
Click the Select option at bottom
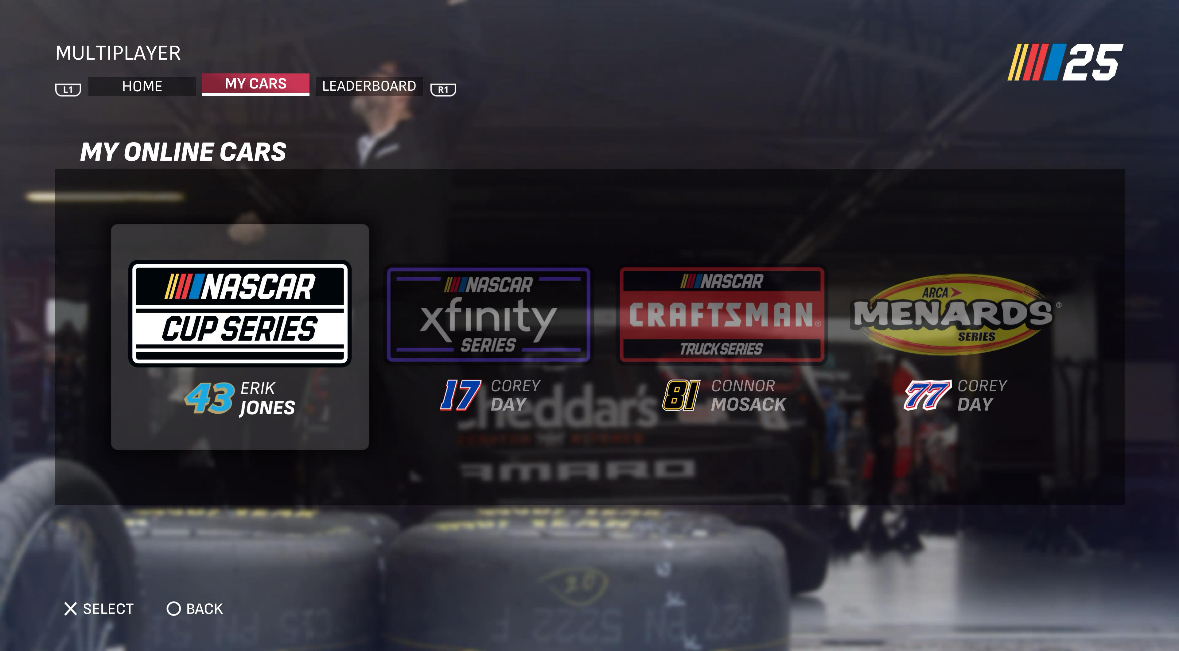click(99, 609)
